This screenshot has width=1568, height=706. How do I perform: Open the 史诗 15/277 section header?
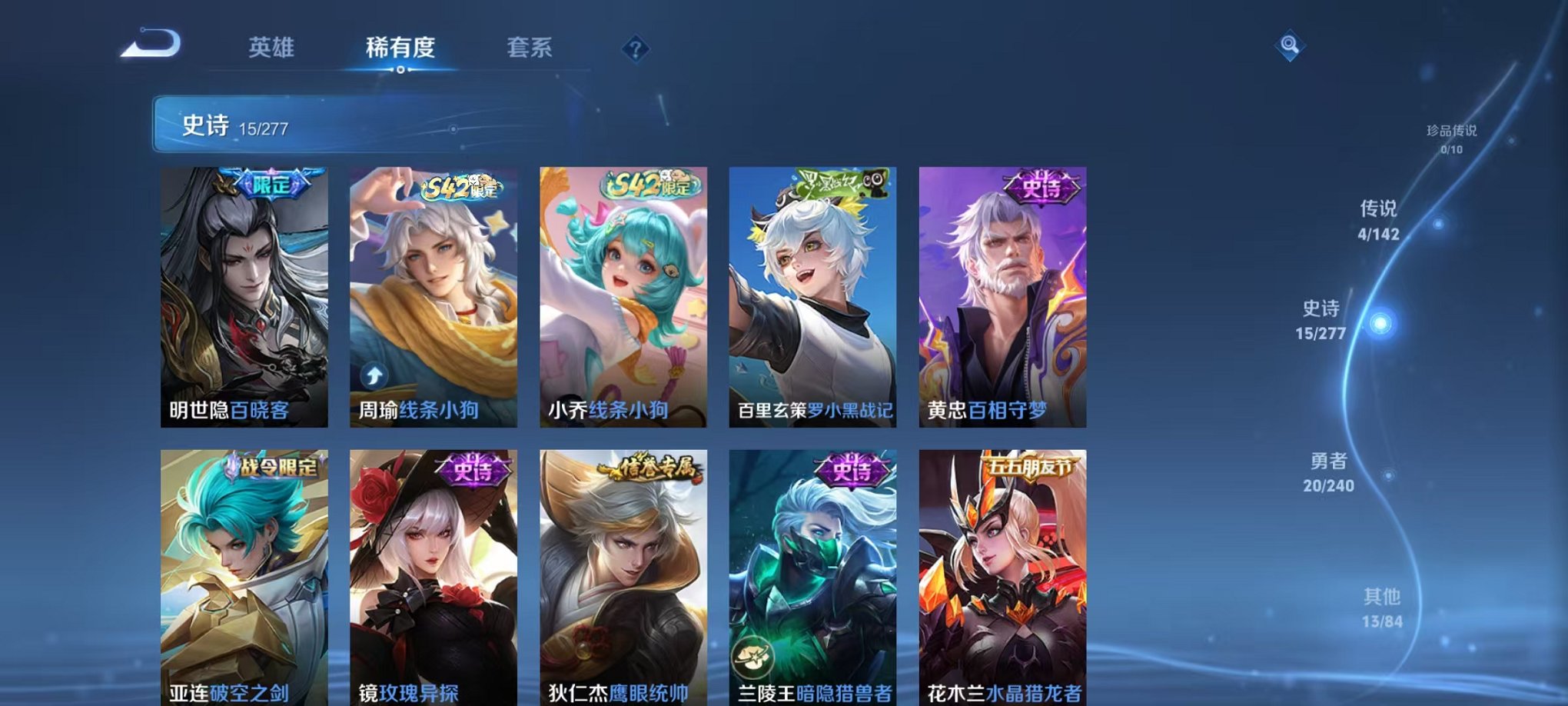point(215,124)
